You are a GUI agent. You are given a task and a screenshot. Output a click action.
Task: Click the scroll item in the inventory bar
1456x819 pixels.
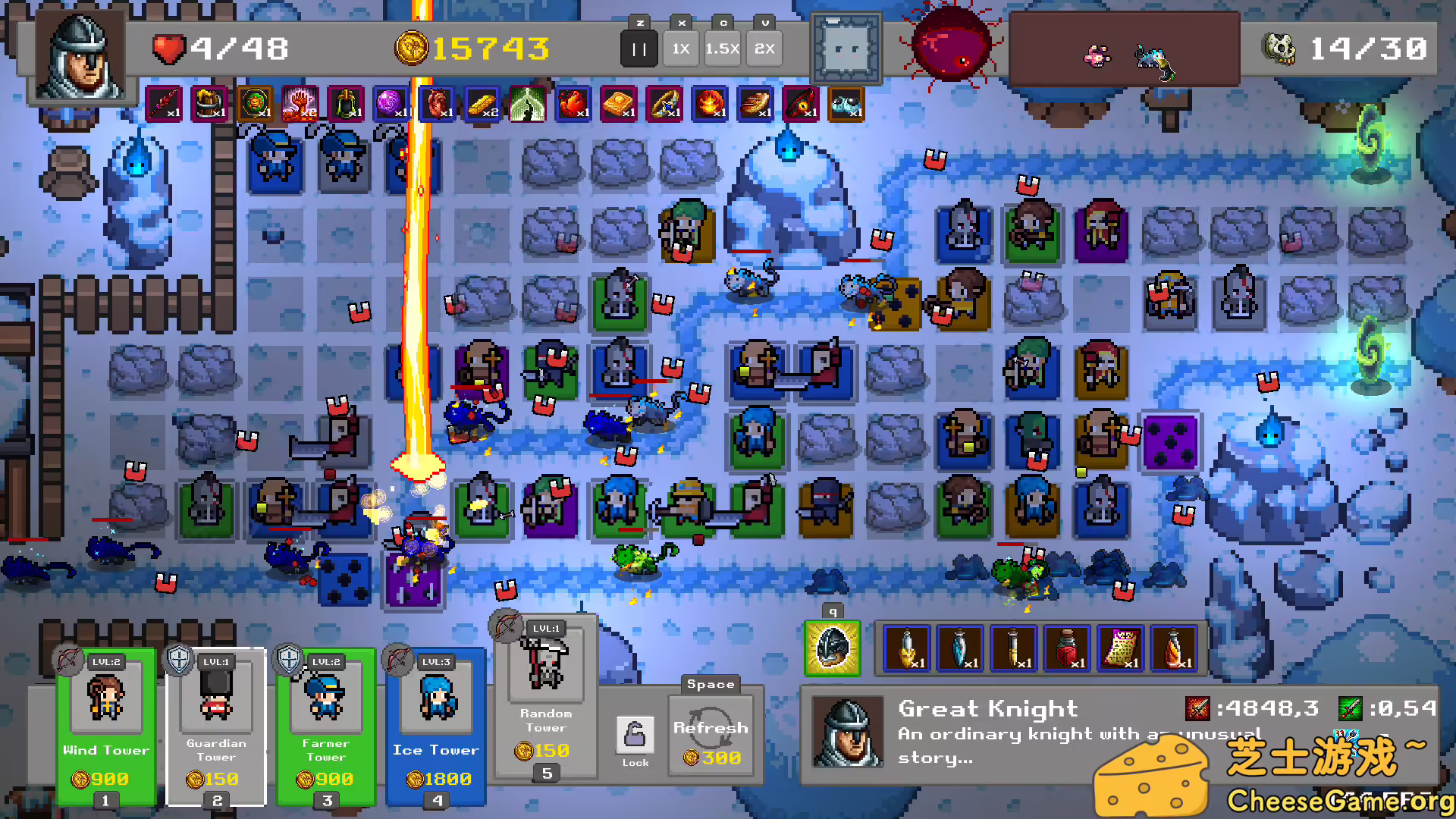pyautogui.click(x=1121, y=648)
